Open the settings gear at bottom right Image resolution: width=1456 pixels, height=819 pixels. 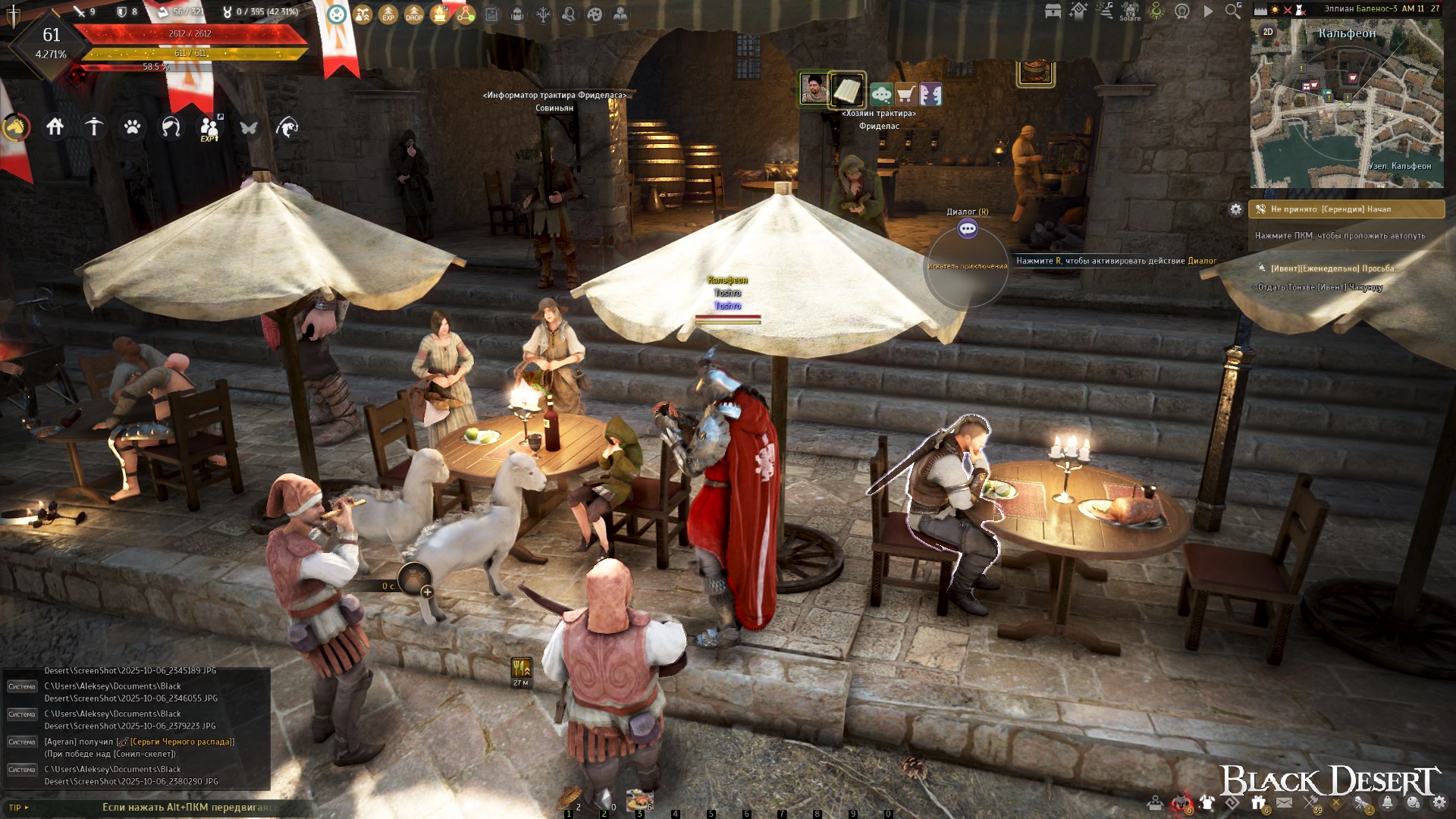[1439, 802]
